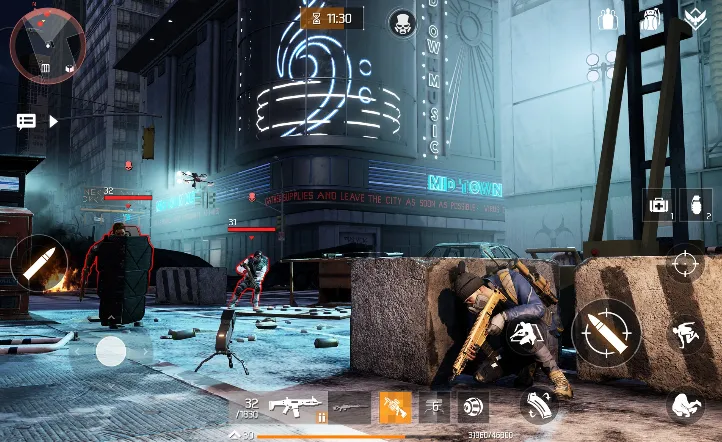Tap the cover action button
This screenshot has height=442, width=722.
tap(522, 337)
